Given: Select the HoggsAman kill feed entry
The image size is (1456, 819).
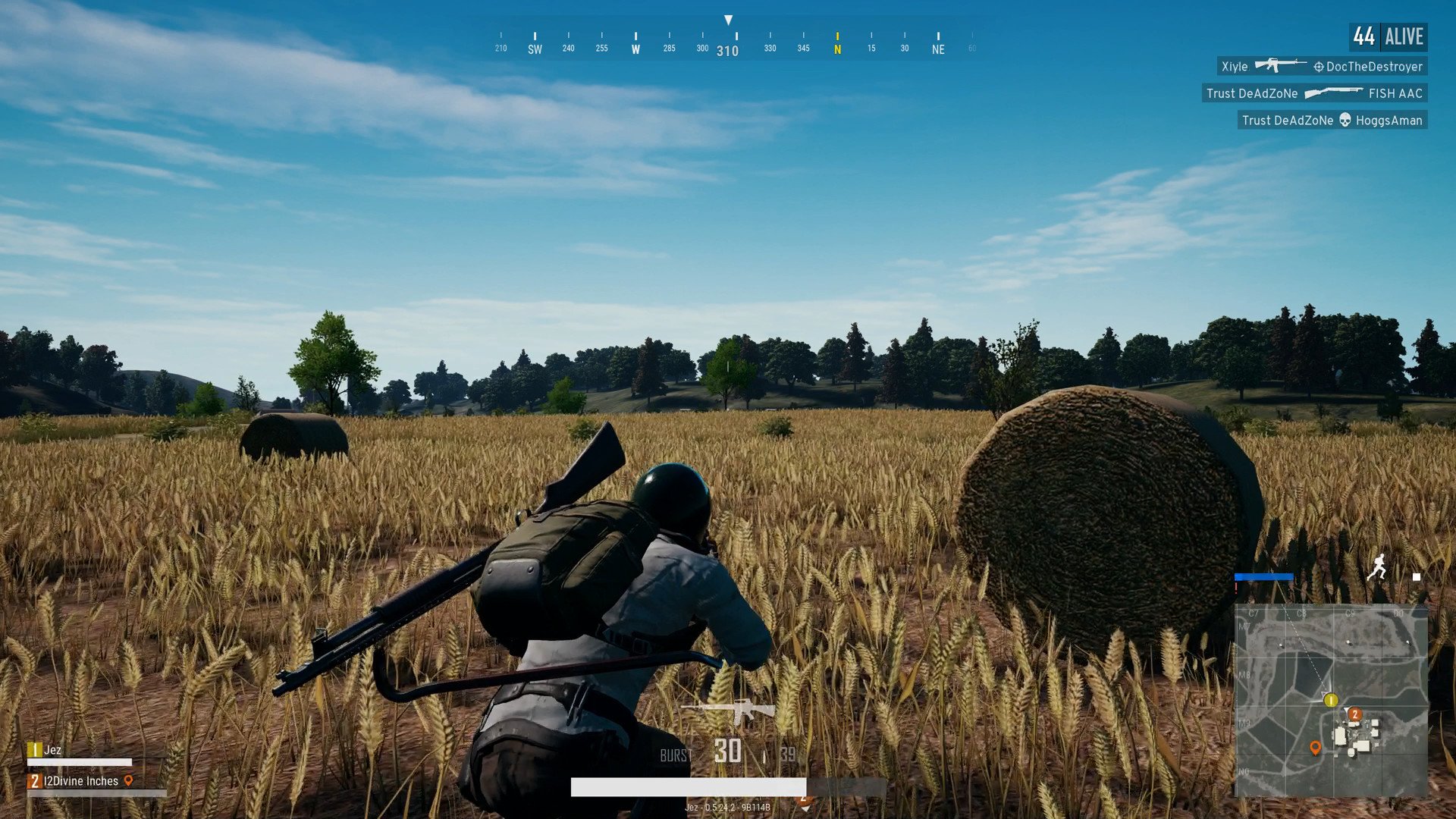Looking at the screenshot, I should pyautogui.click(x=1332, y=120).
